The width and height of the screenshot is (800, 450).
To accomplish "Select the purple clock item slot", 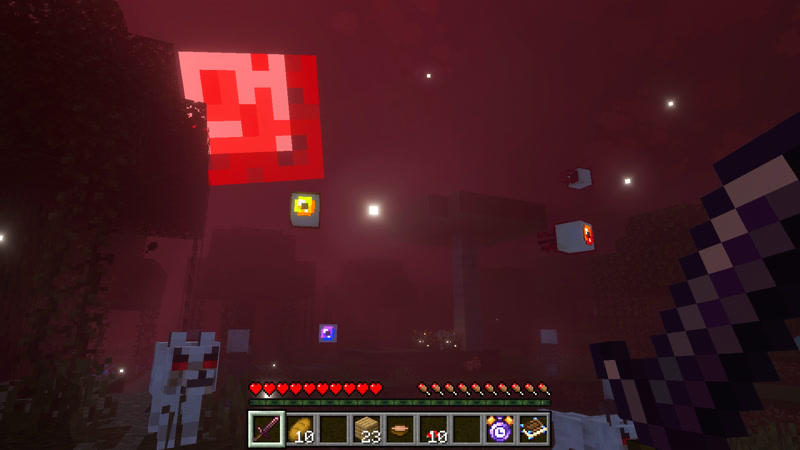I will pos(499,429).
